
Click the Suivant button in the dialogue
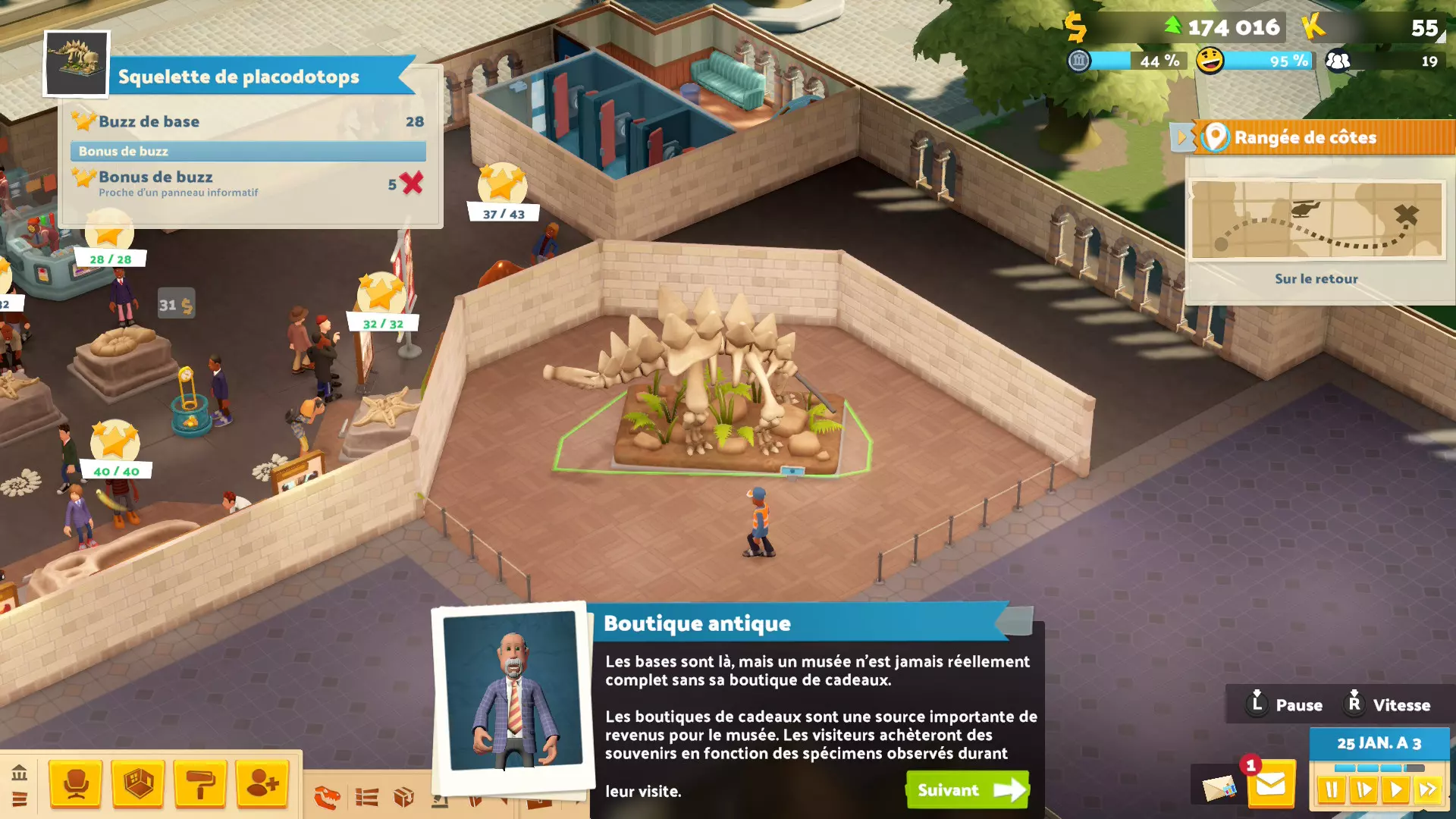pos(968,790)
